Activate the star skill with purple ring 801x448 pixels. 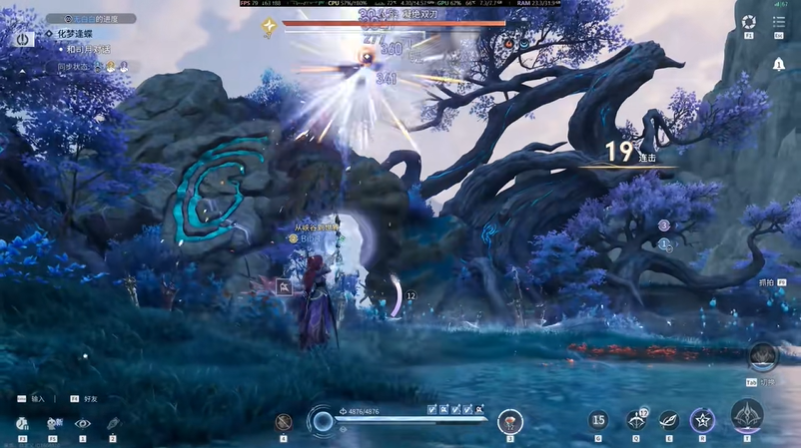point(702,420)
